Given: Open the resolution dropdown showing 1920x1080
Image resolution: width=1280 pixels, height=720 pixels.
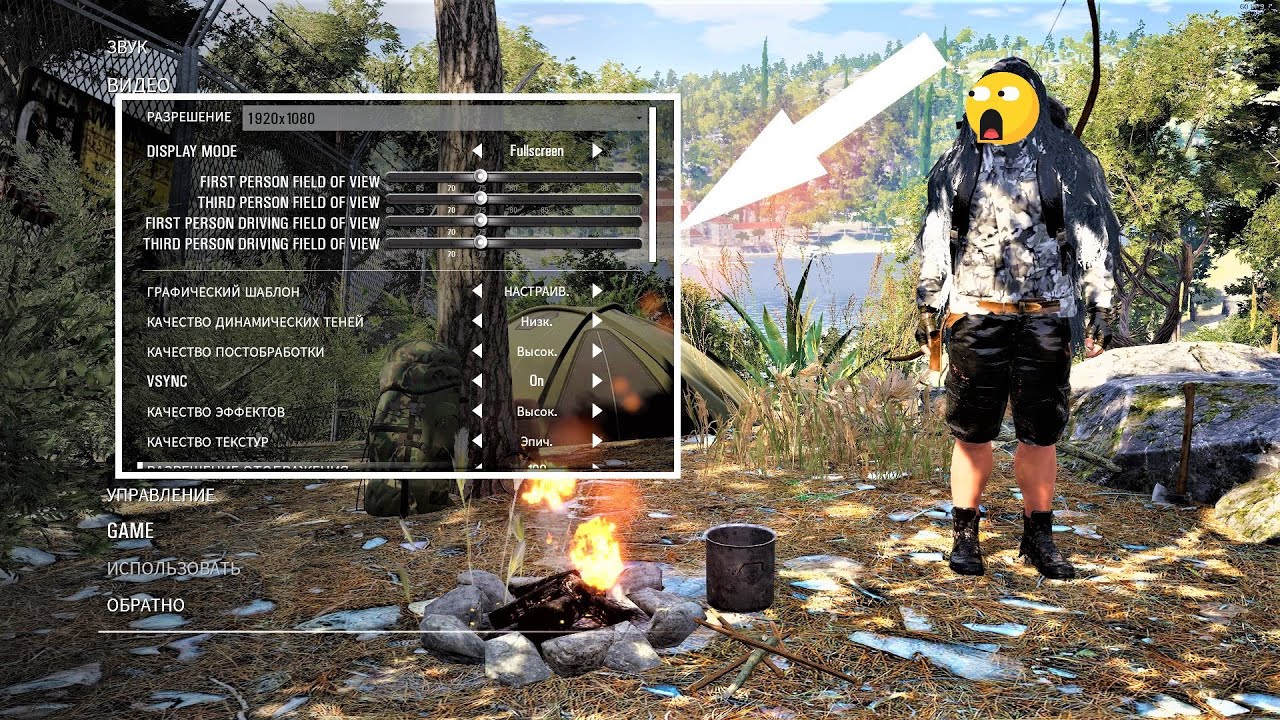Looking at the screenshot, I should pos(445,118).
